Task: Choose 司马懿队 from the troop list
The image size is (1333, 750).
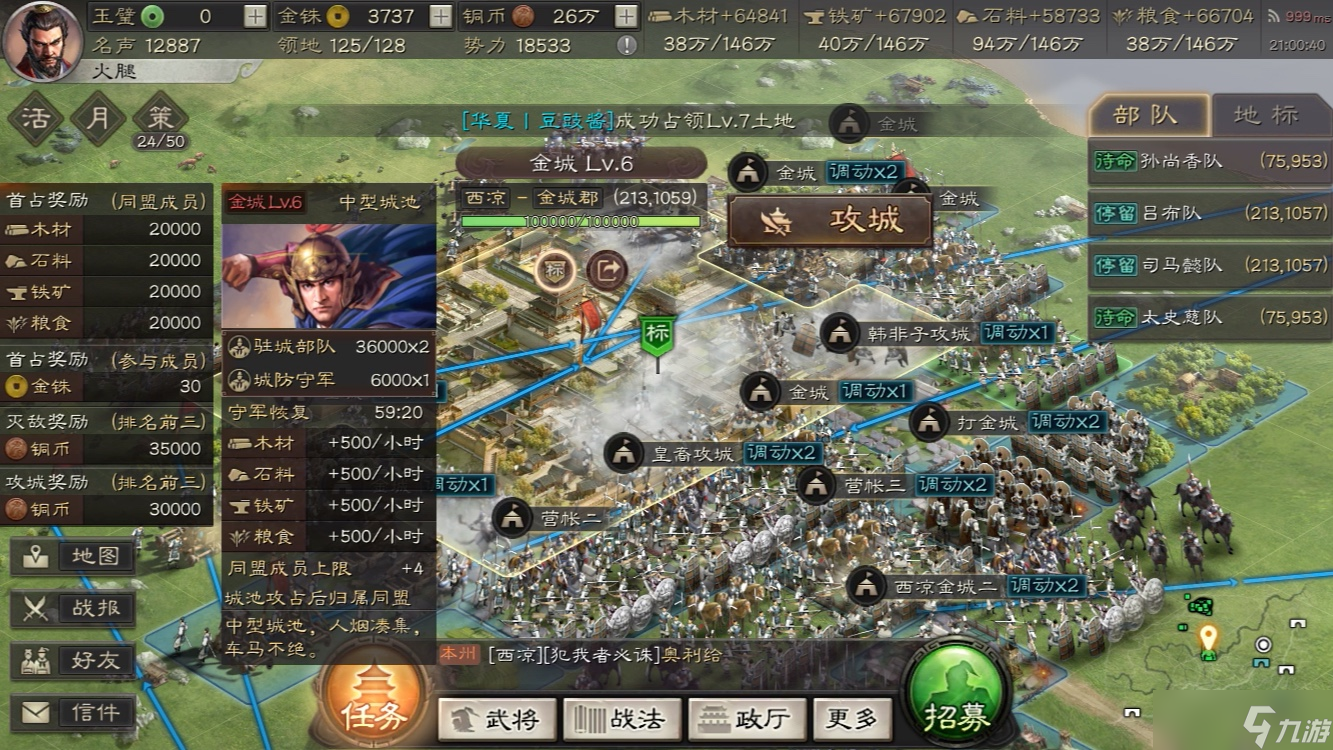Action: tap(1209, 265)
